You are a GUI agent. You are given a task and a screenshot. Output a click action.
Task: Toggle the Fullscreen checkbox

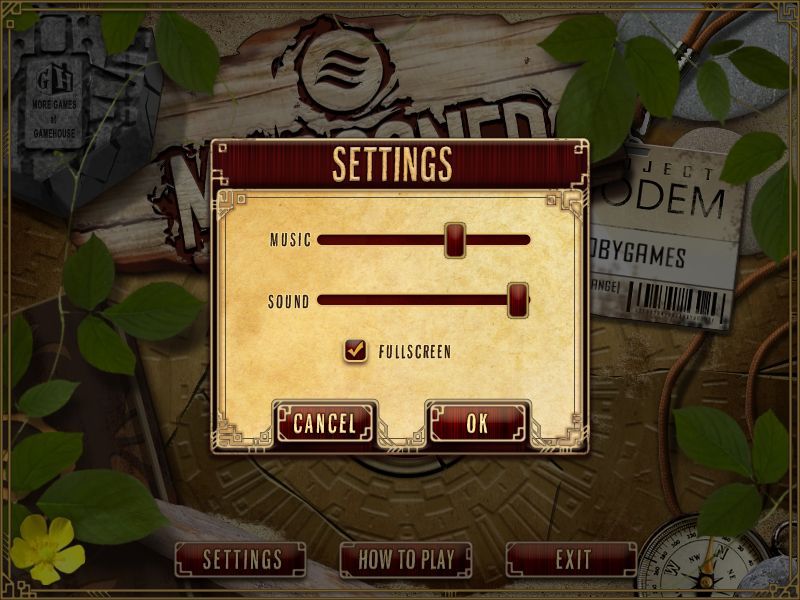click(355, 350)
